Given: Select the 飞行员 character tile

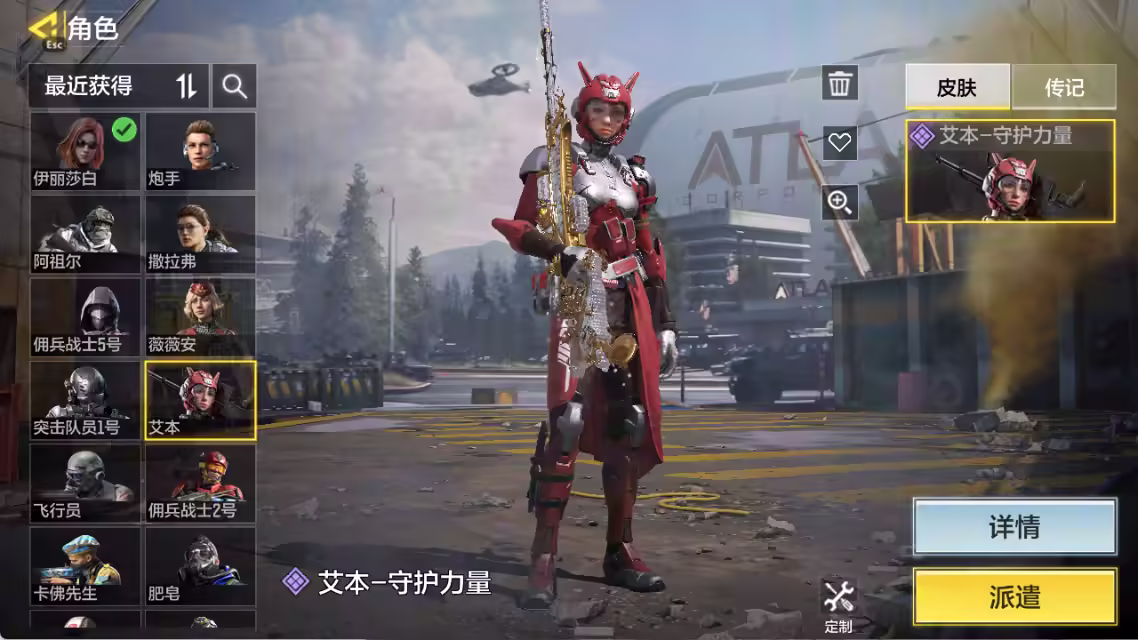Looking at the screenshot, I should 85,483.
